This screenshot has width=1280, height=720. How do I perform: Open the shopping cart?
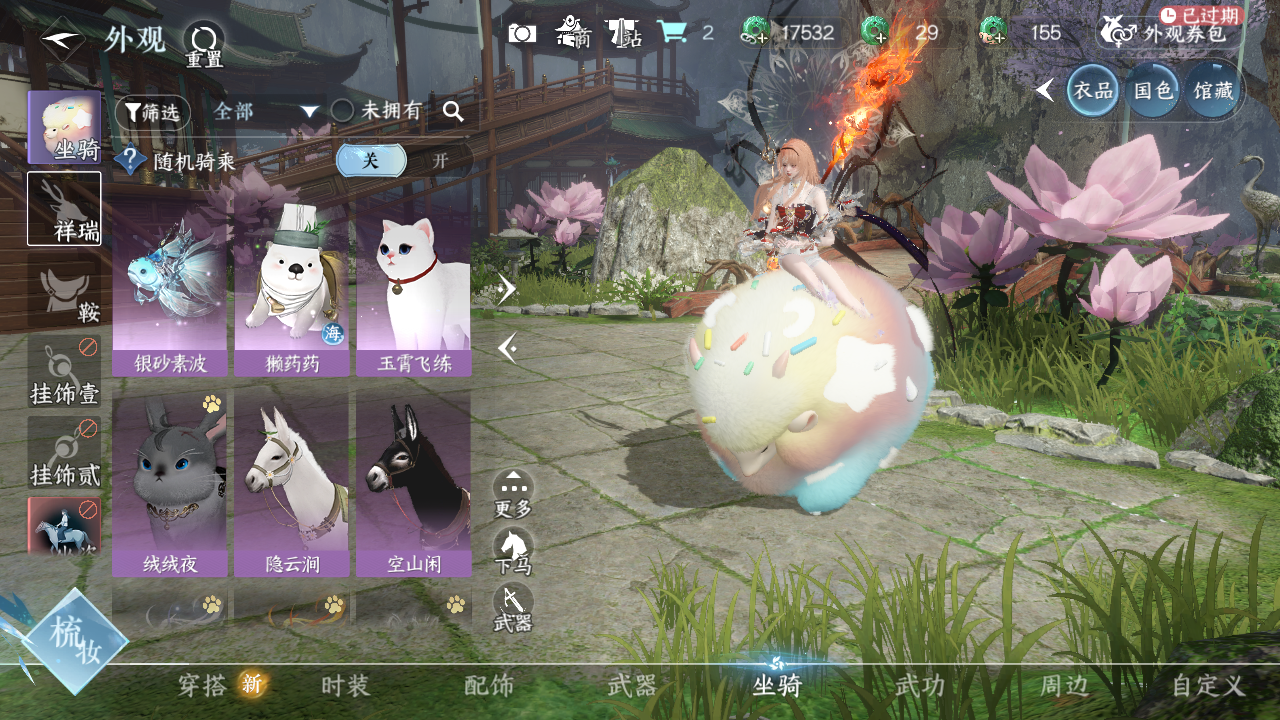671,33
